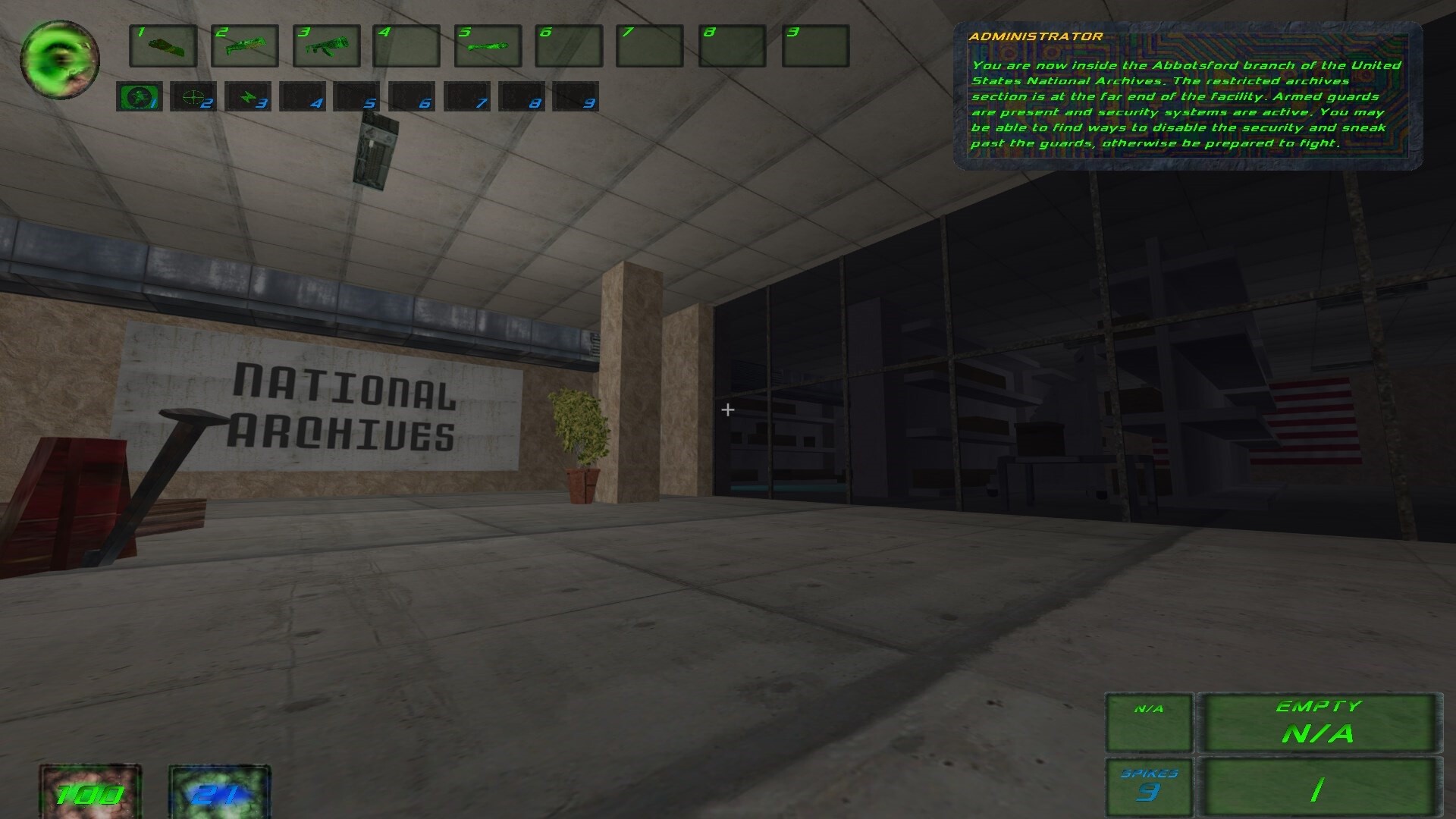1456x819 pixels.
Task: Select the submachine gun in weapon slot 3
Action: click(327, 45)
